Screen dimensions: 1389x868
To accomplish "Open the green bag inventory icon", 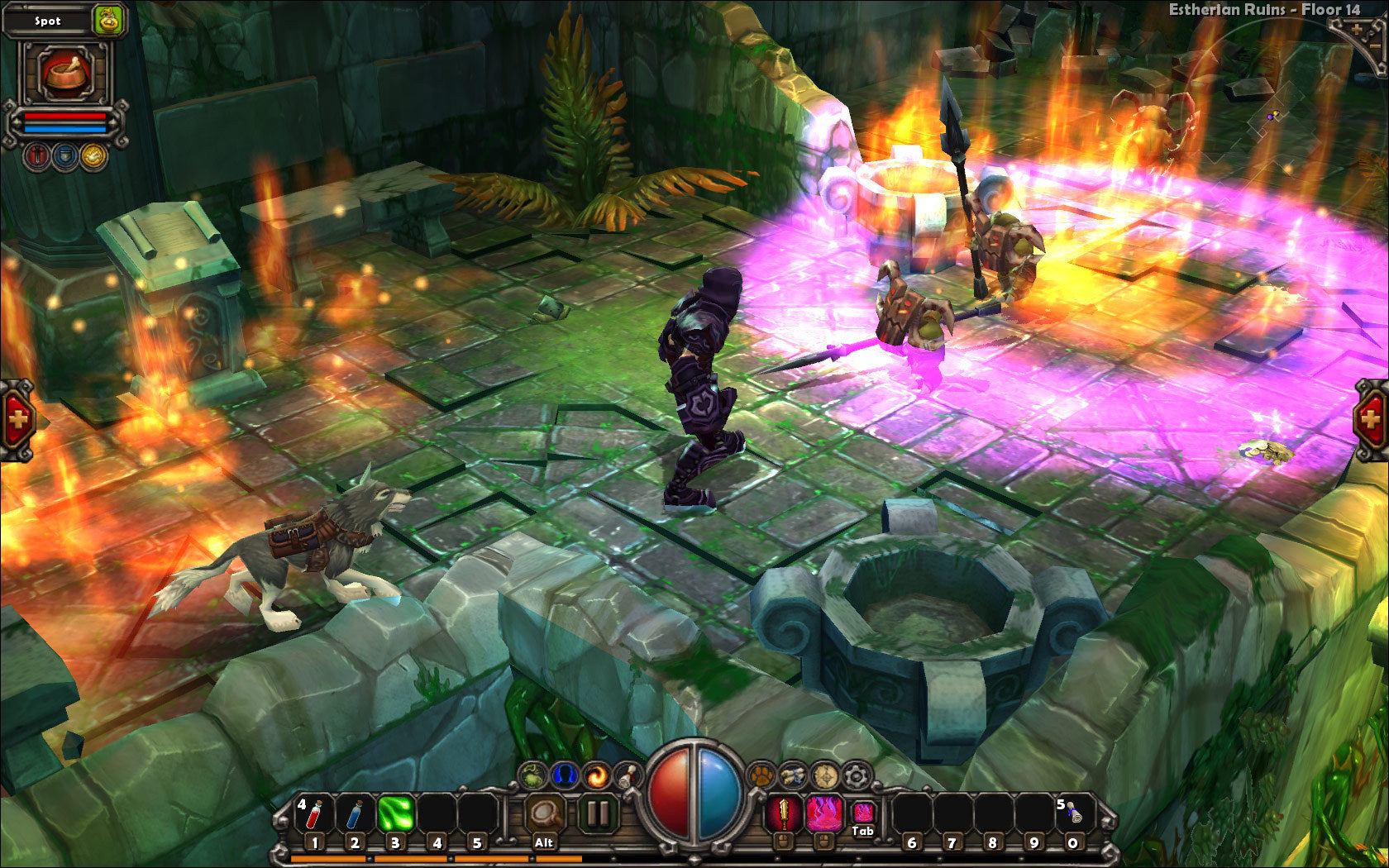I will click(x=533, y=775).
